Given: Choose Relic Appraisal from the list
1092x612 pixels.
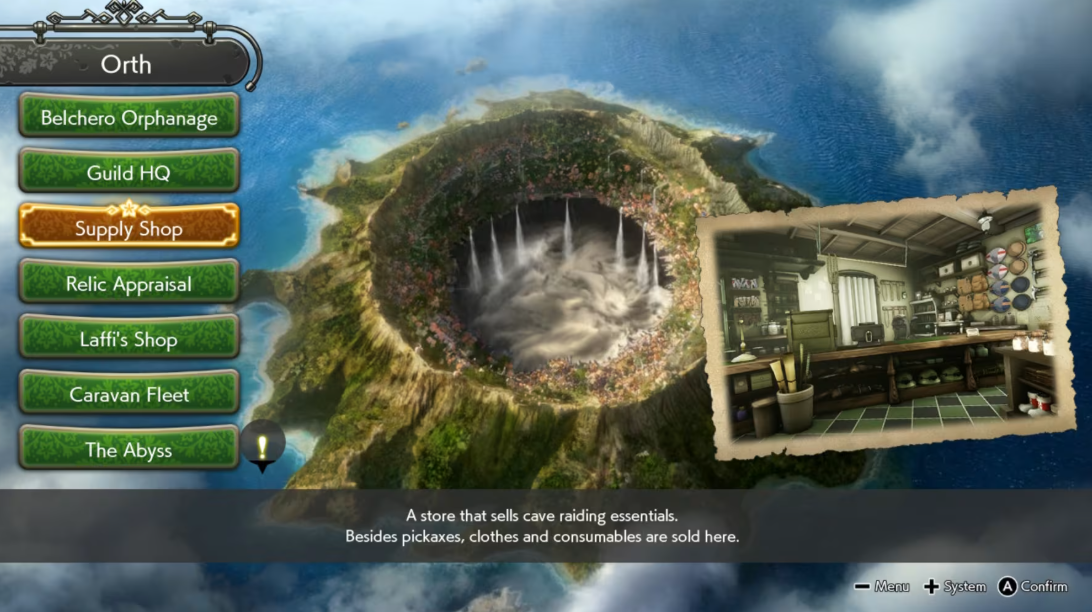Looking at the screenshot, I should pyautogui.click(x=129, y=284).
